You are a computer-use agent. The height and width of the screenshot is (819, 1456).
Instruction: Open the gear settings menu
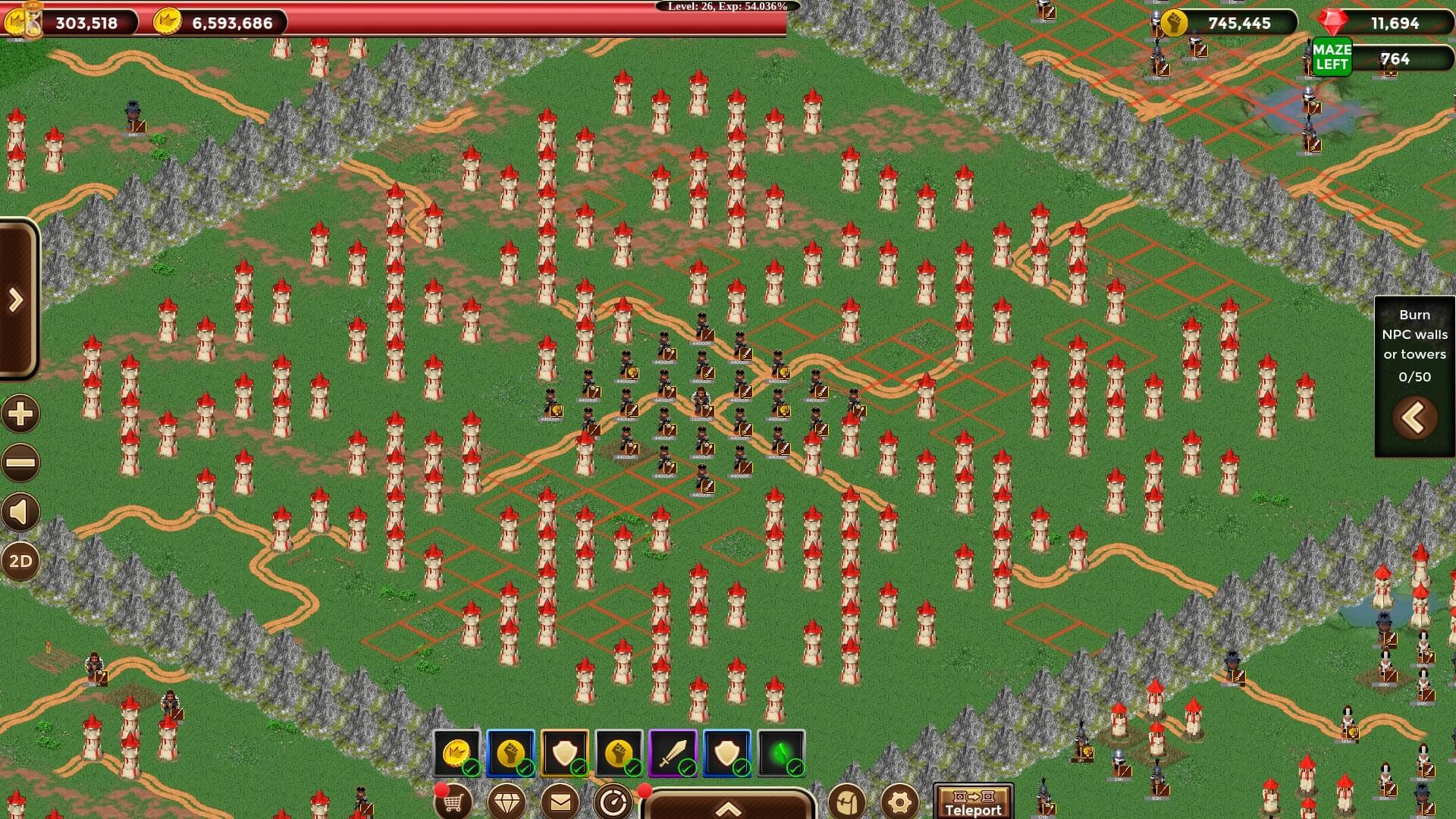900,801
